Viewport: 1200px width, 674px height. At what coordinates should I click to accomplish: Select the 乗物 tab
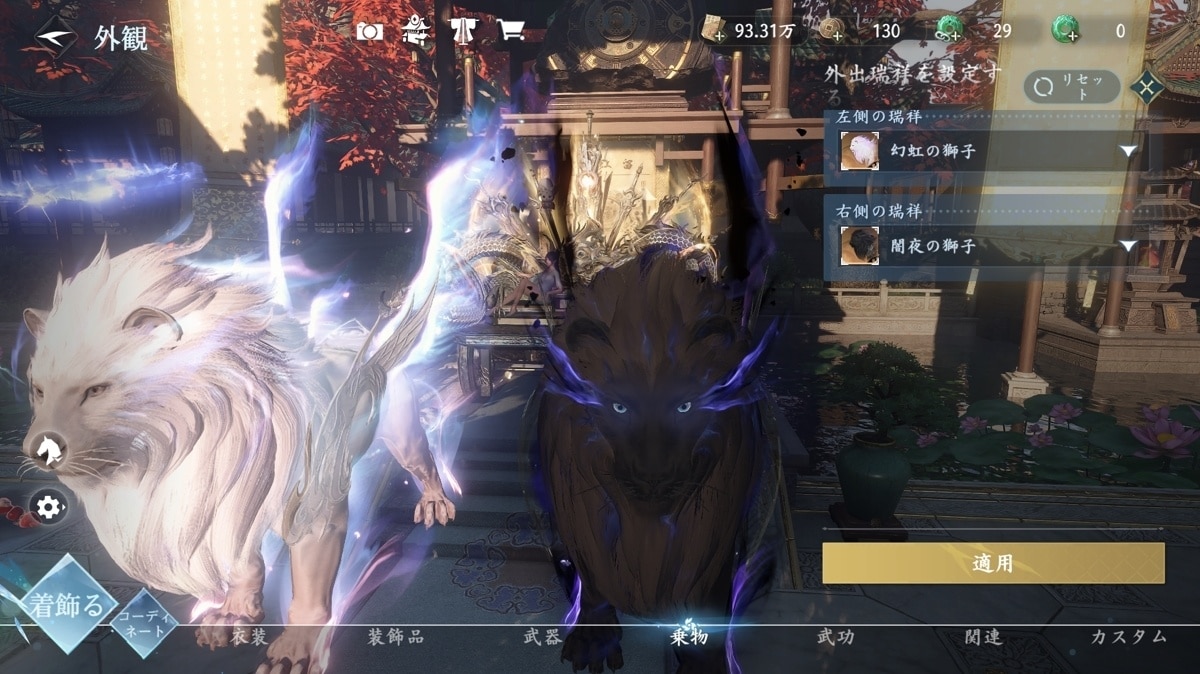click(x=689, y=637)
